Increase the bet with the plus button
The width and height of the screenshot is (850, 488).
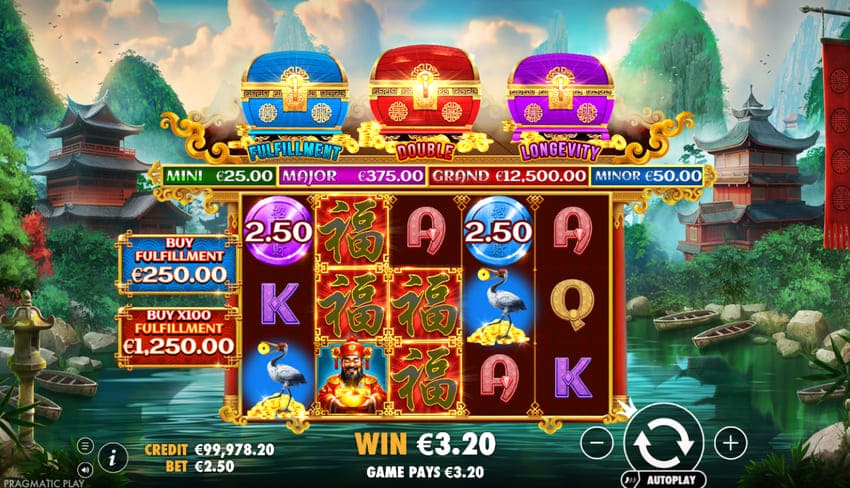coord(730,441)
